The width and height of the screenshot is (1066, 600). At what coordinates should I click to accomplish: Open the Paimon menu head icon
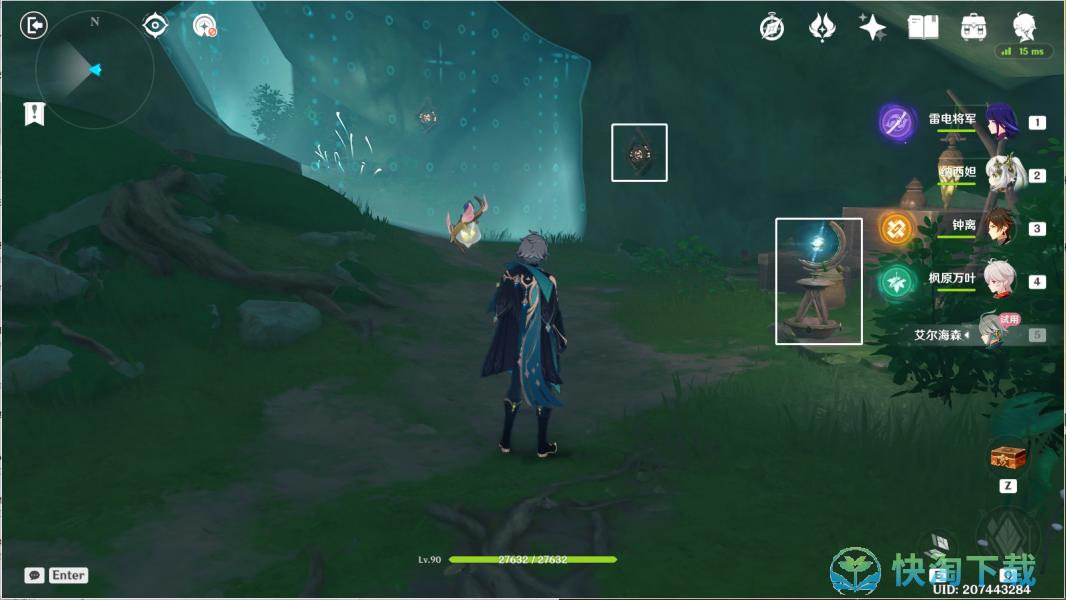pyautogui.click(x=1024, y=26)
